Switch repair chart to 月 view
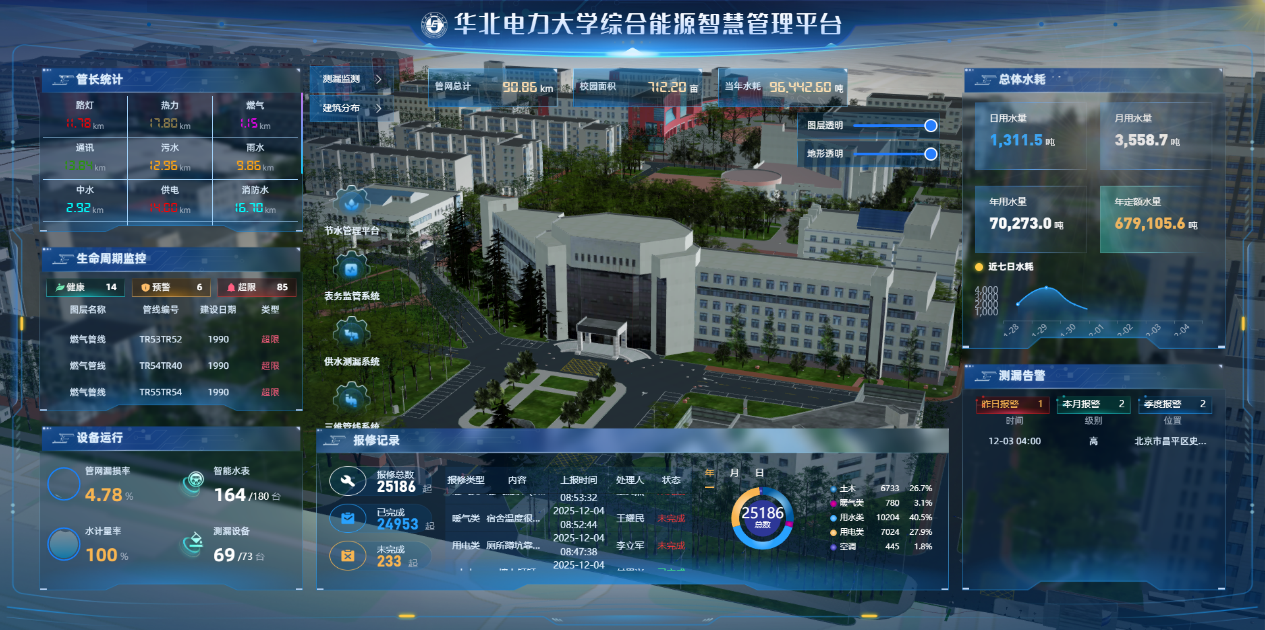This screenshot has height=630, width=1265. (734, 473)
